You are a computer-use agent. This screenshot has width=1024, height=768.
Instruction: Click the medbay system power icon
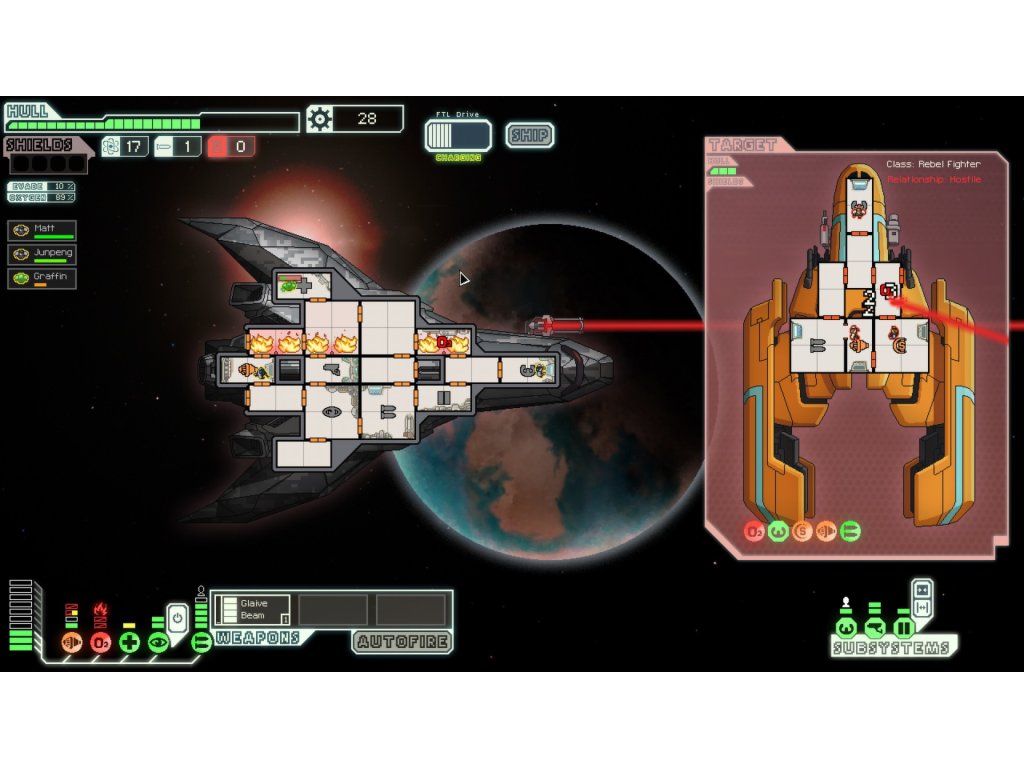point(129,642)
